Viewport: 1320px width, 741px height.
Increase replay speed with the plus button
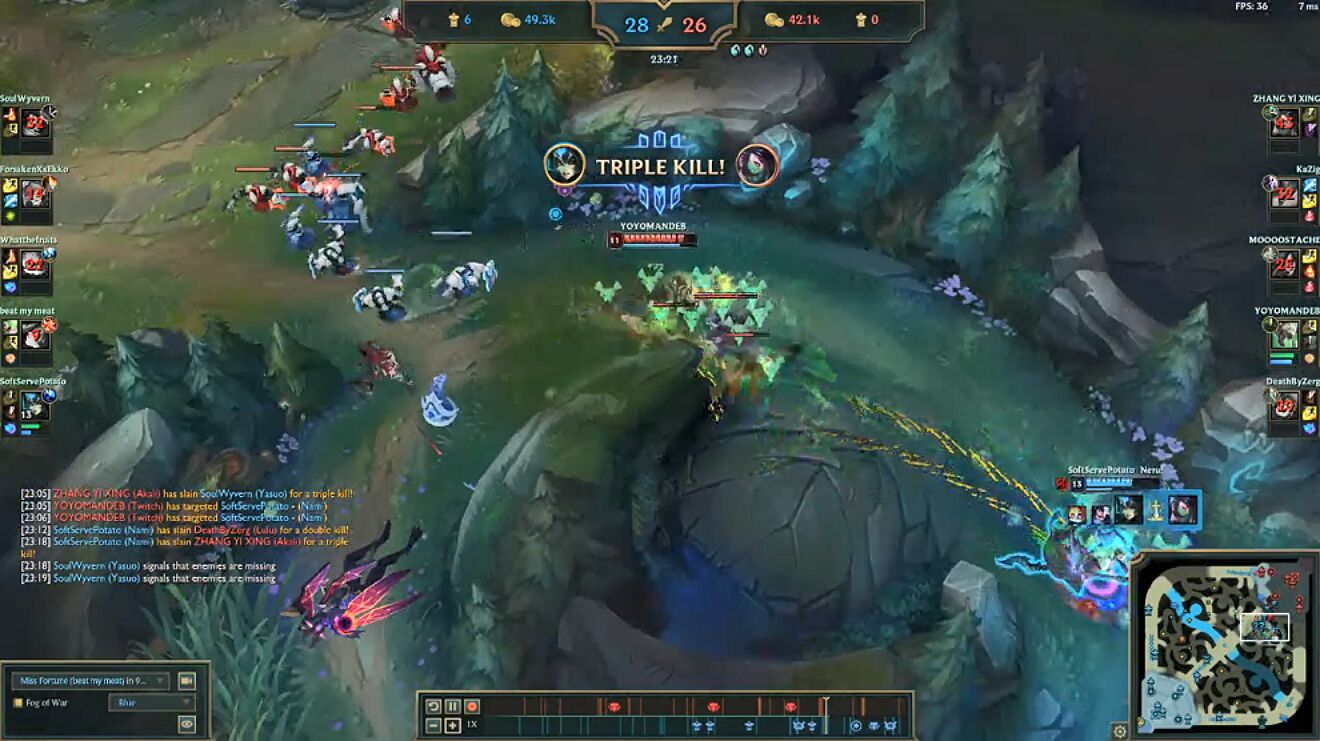coord(452,725)
